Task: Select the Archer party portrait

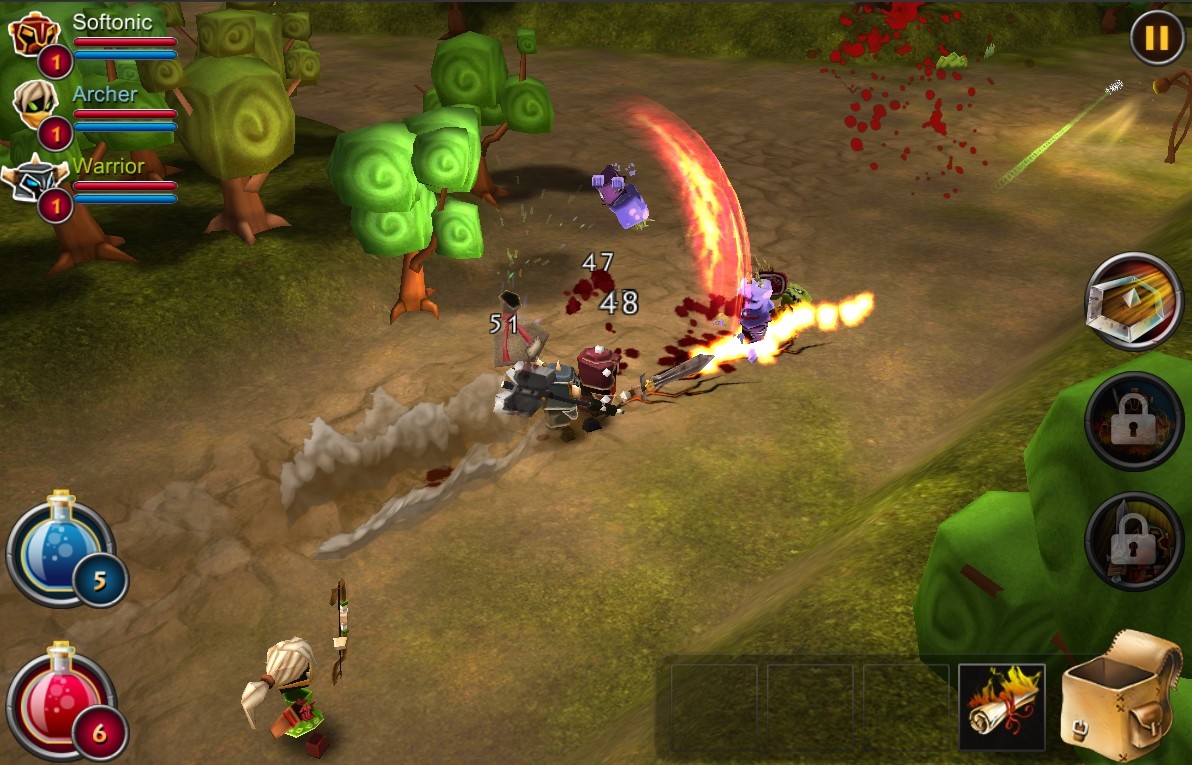Action: [x=35, y=102]
